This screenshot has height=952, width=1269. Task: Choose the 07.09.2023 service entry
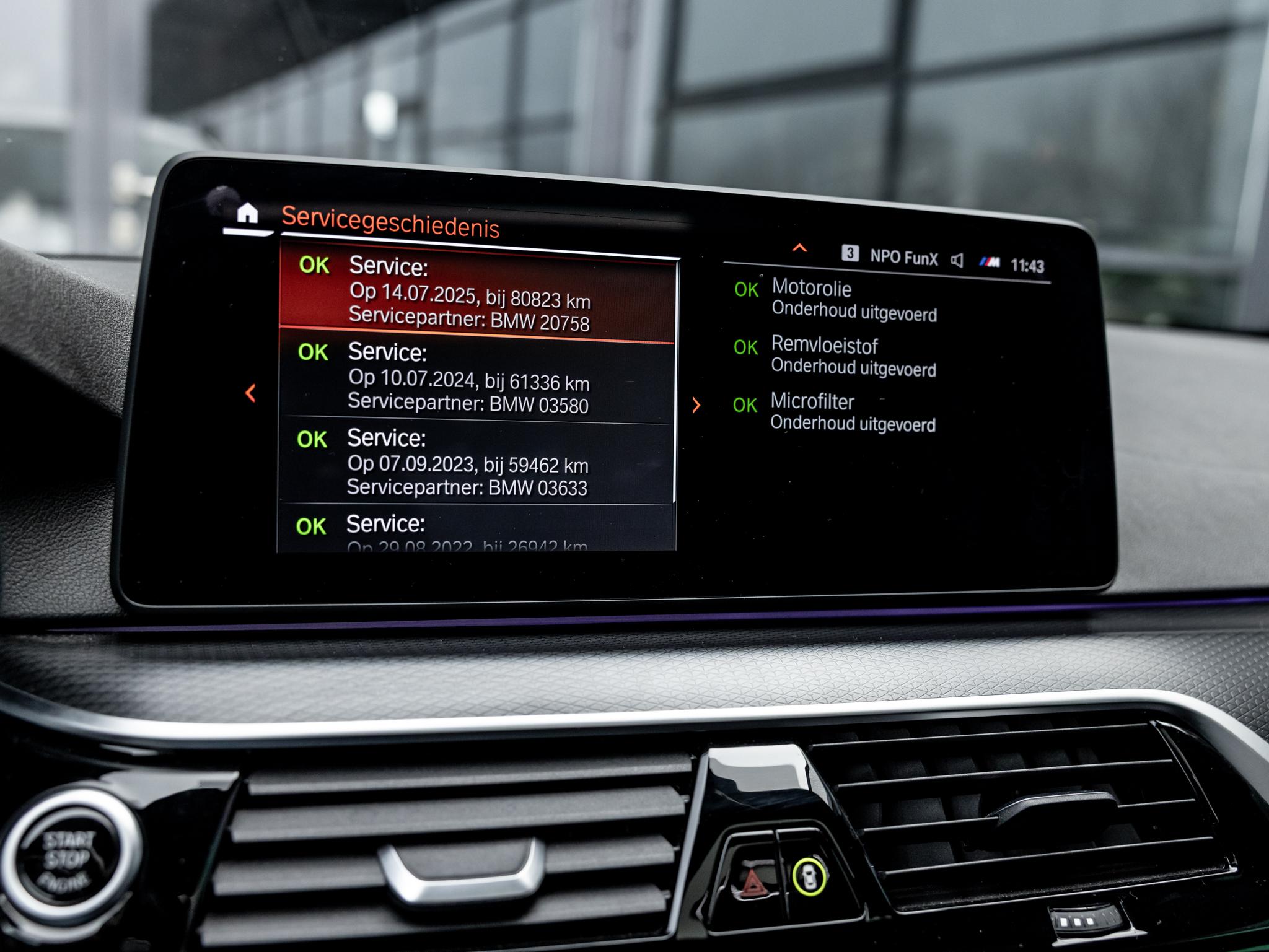(475, 463)
